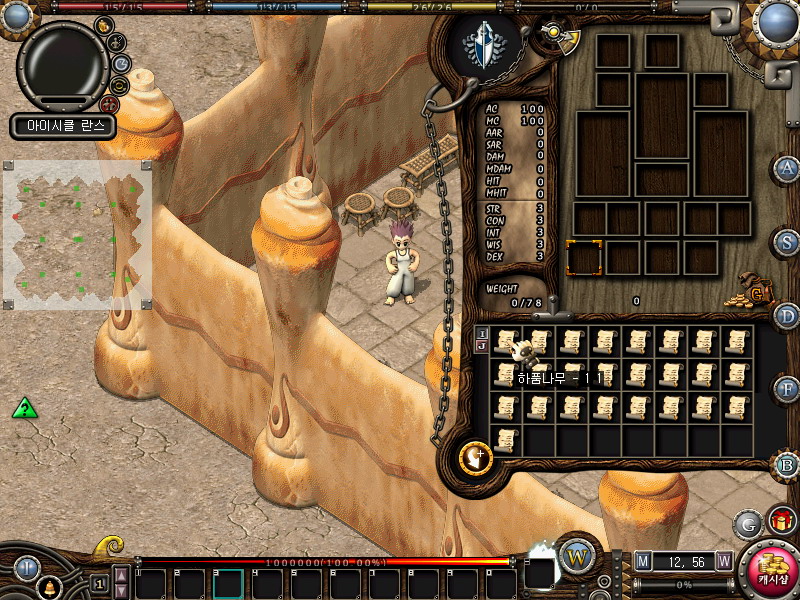The width and height of the screenshot is (800, 600).
Task: Click the blue W orb button
Action: (x=577, y=555)
